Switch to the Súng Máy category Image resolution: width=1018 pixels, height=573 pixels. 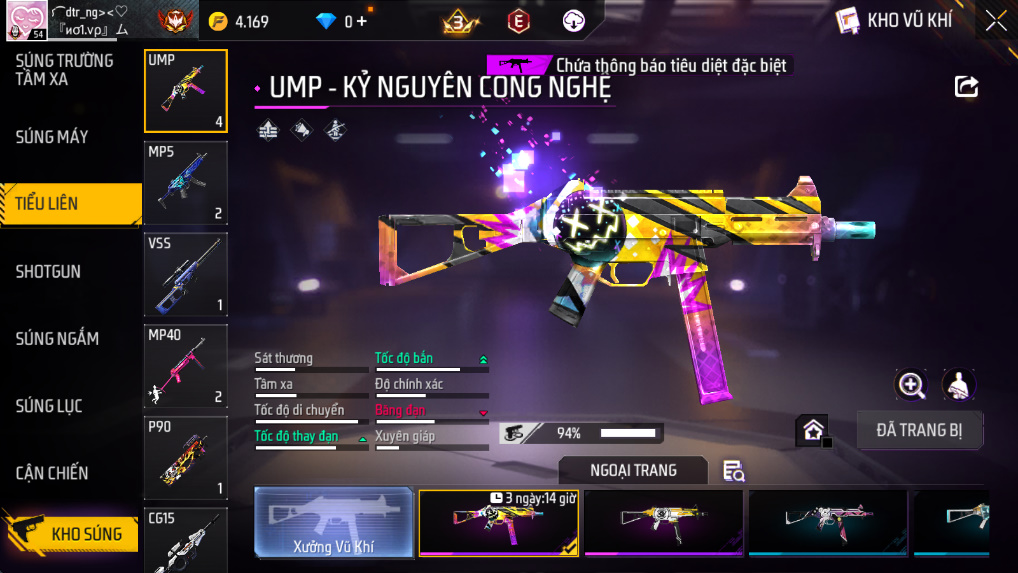pyautogui.click(x=52, y=137)
